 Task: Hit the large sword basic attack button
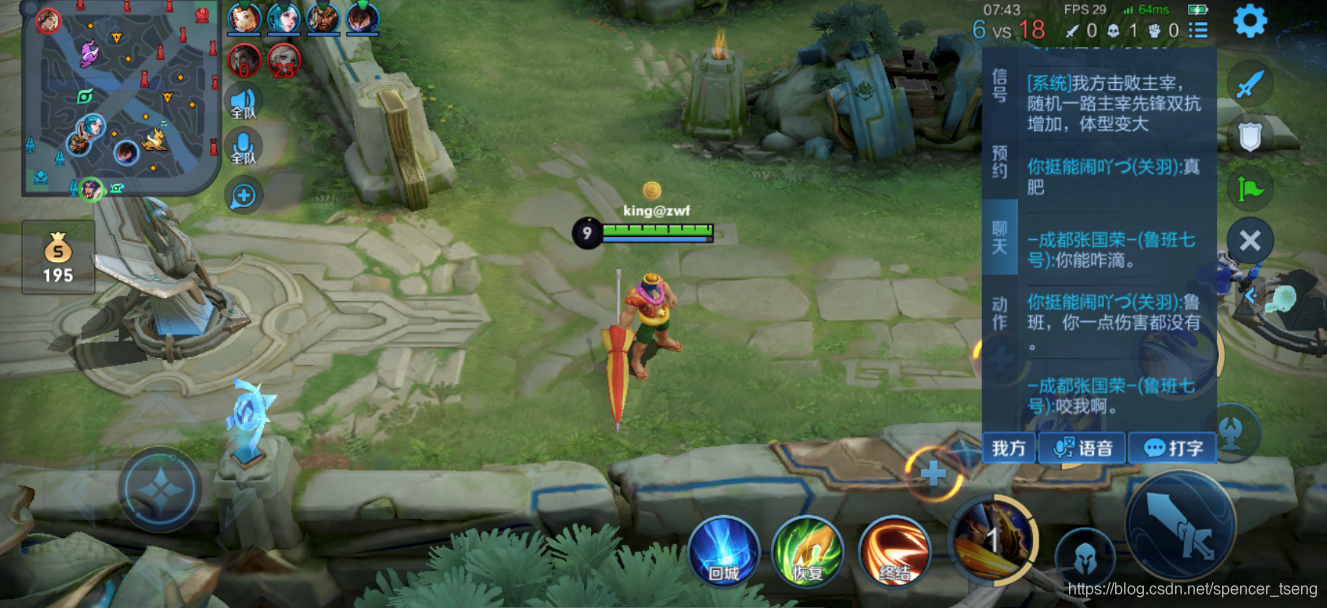pos(1180,525)
